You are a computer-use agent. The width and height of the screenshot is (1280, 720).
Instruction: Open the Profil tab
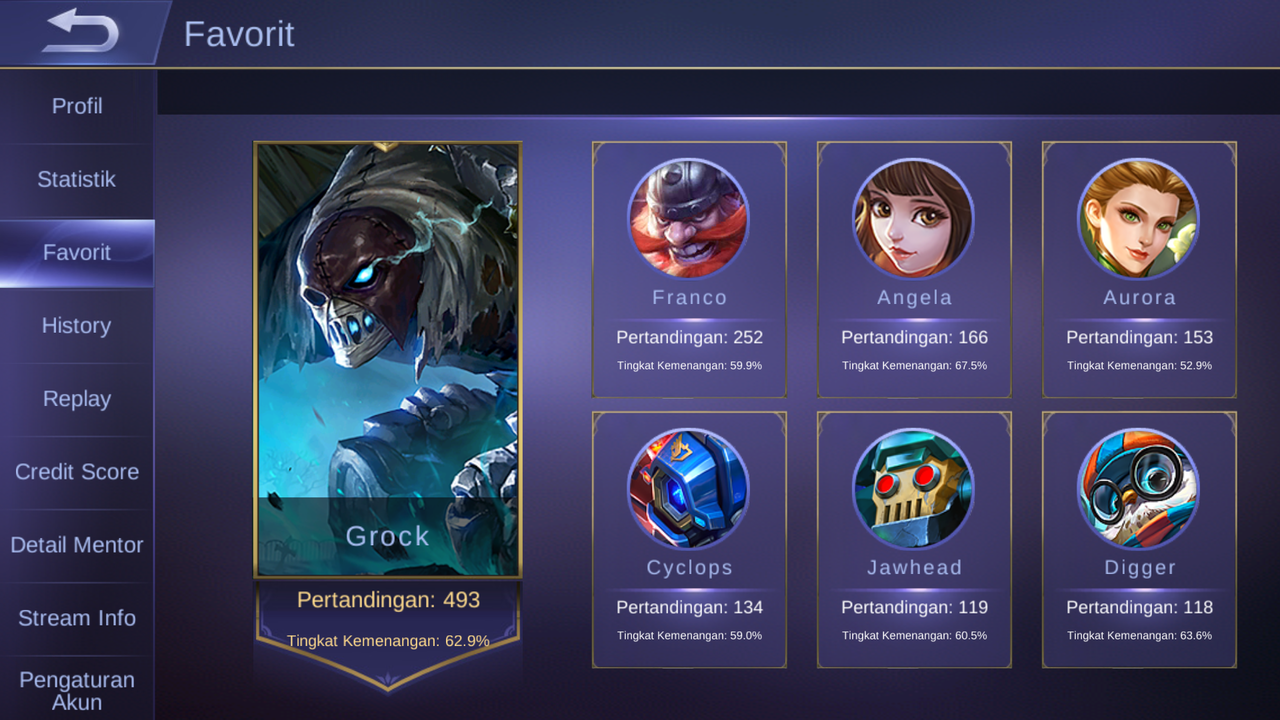(77, 106)
